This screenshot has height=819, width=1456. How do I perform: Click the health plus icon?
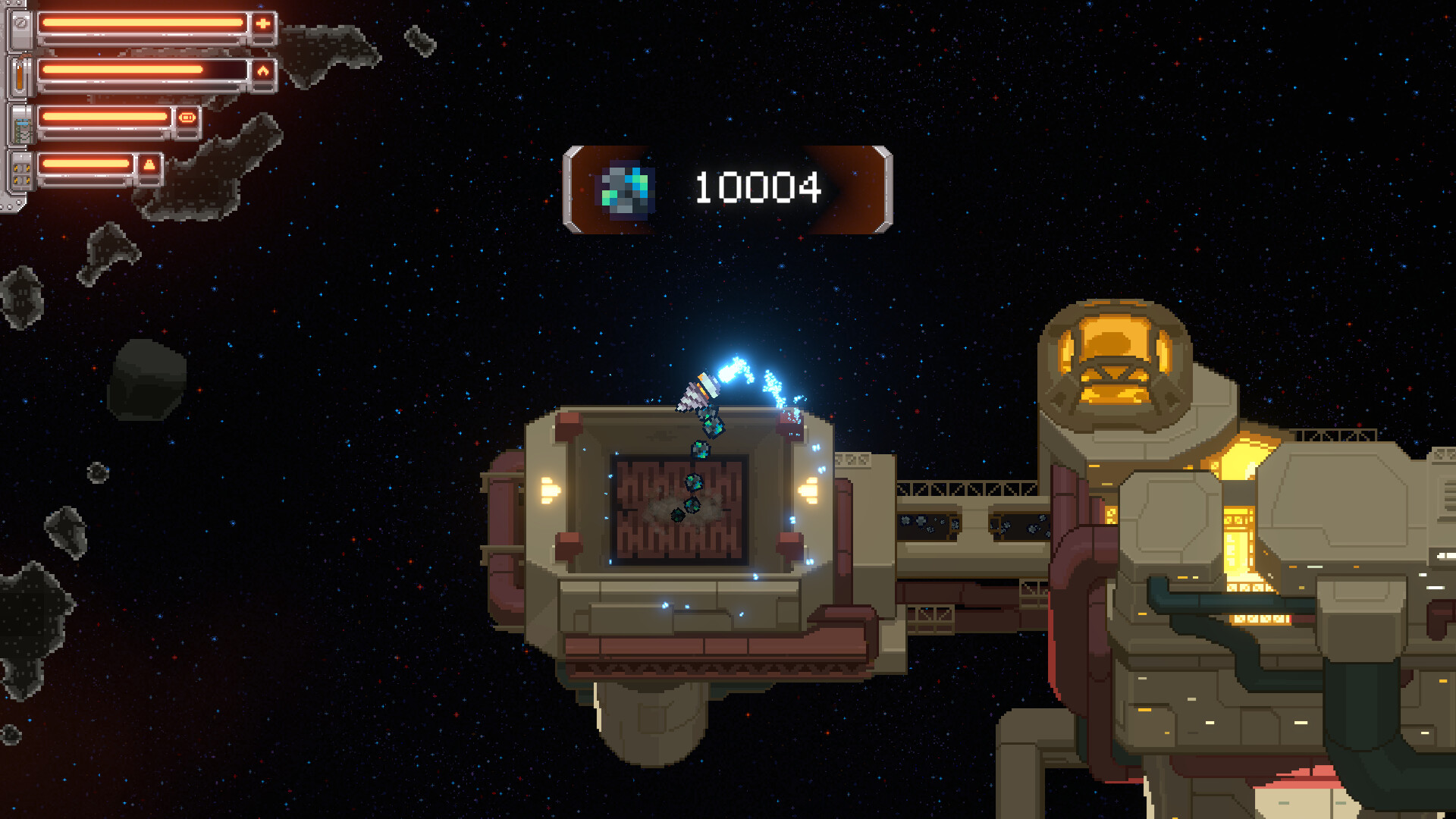(262, 24)
